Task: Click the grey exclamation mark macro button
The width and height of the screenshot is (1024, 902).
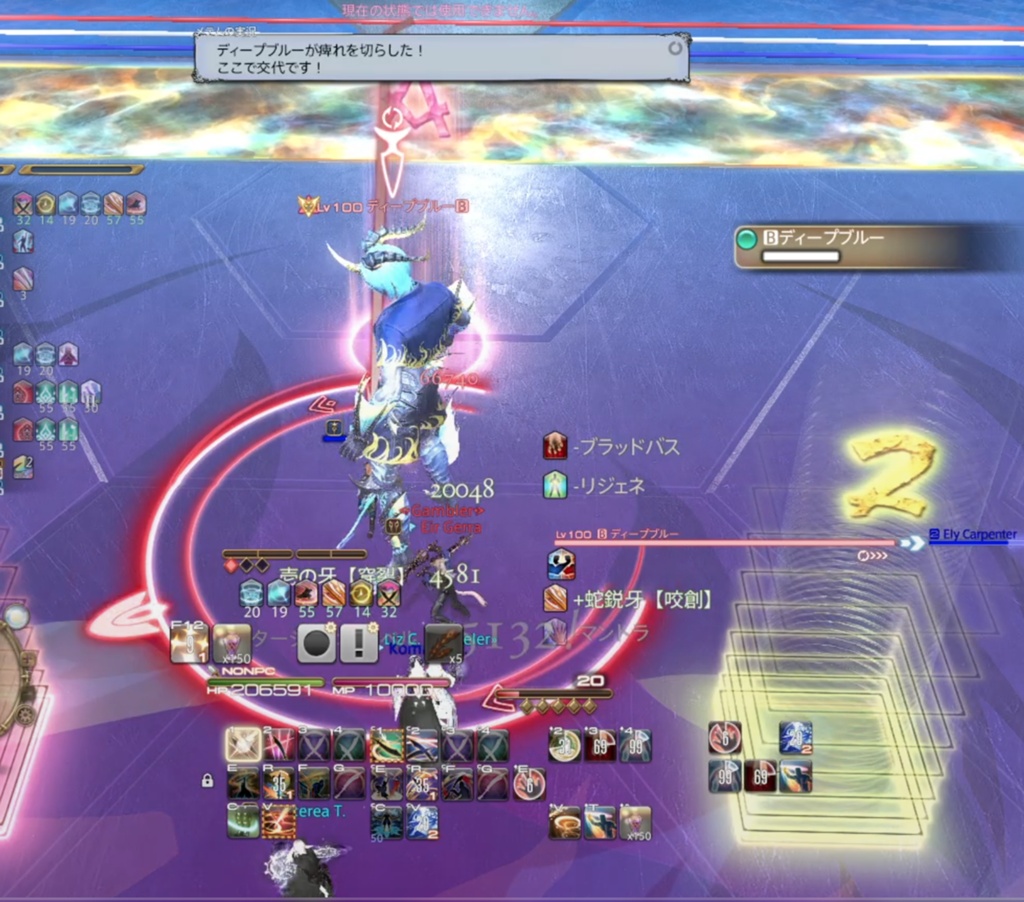Action: (358, 644)
